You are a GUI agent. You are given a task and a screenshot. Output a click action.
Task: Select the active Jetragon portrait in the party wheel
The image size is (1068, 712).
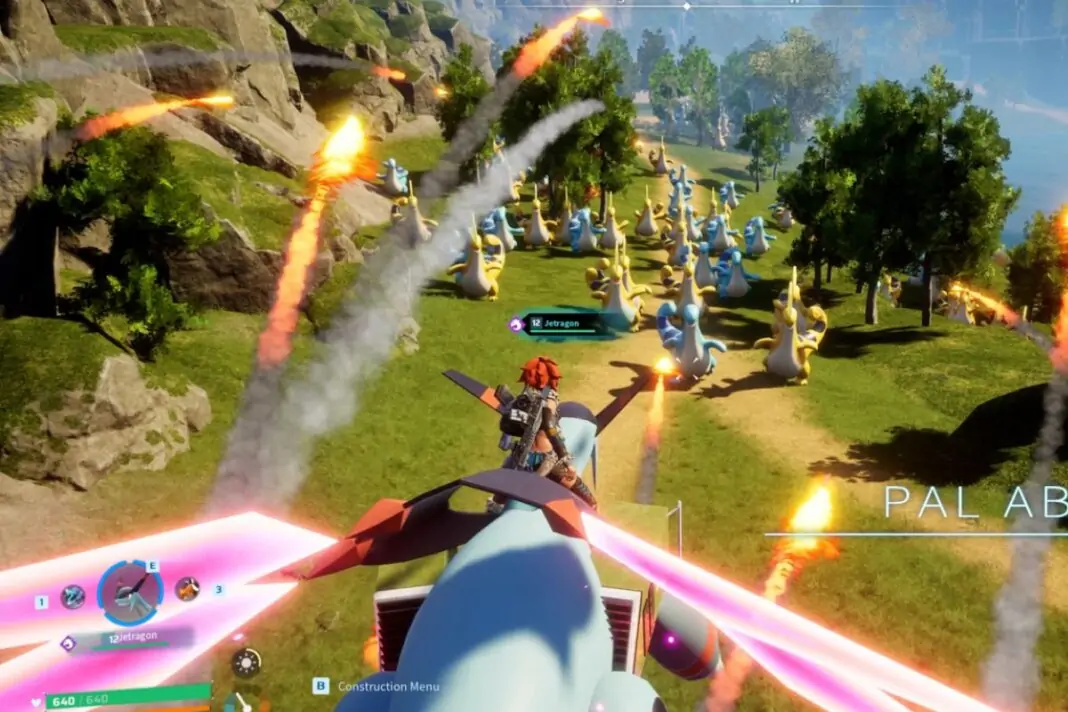130,592
